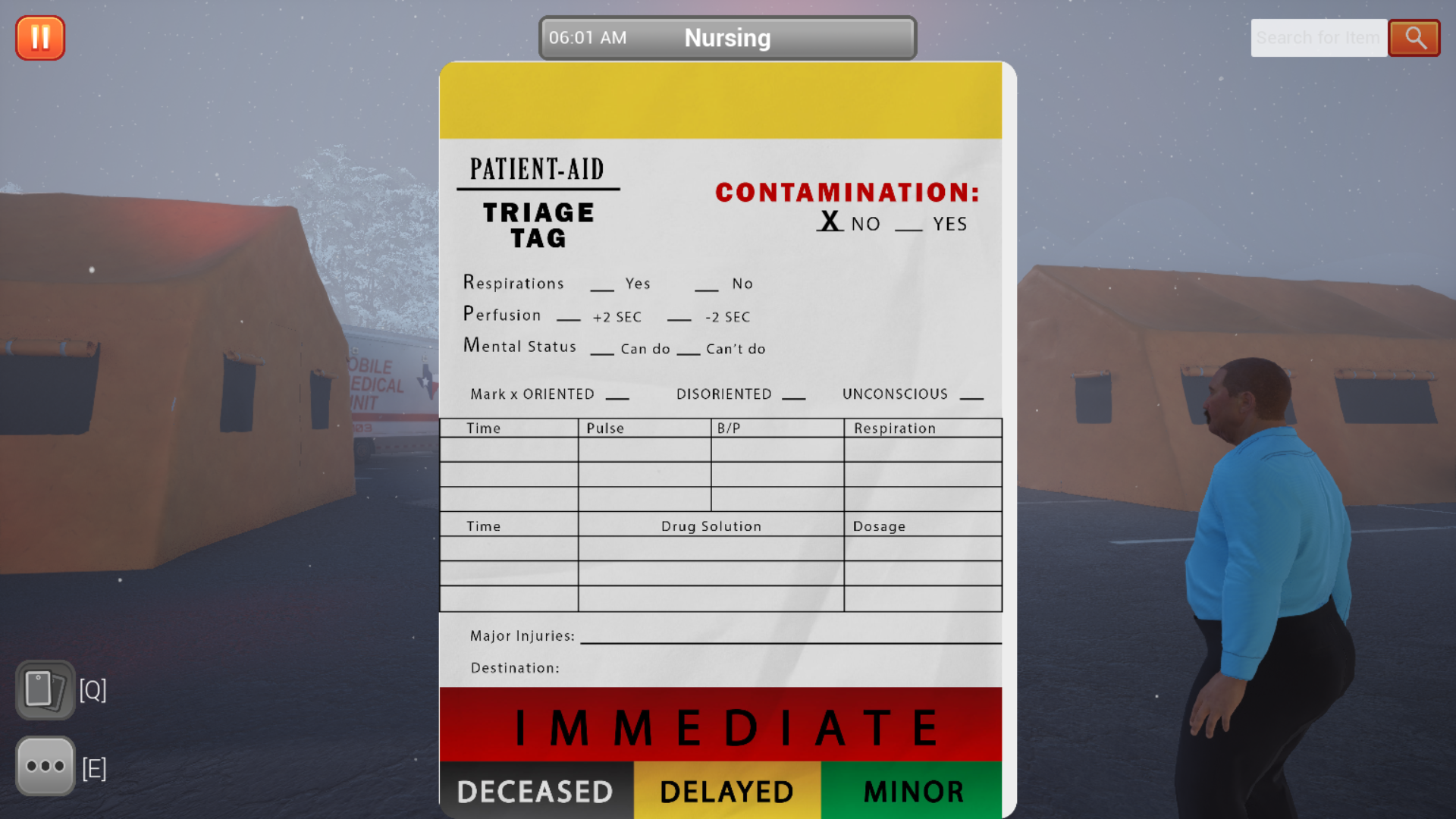Mark Perfusion +2 SEC
1456x819 pixels.
(x=568, y=317)
